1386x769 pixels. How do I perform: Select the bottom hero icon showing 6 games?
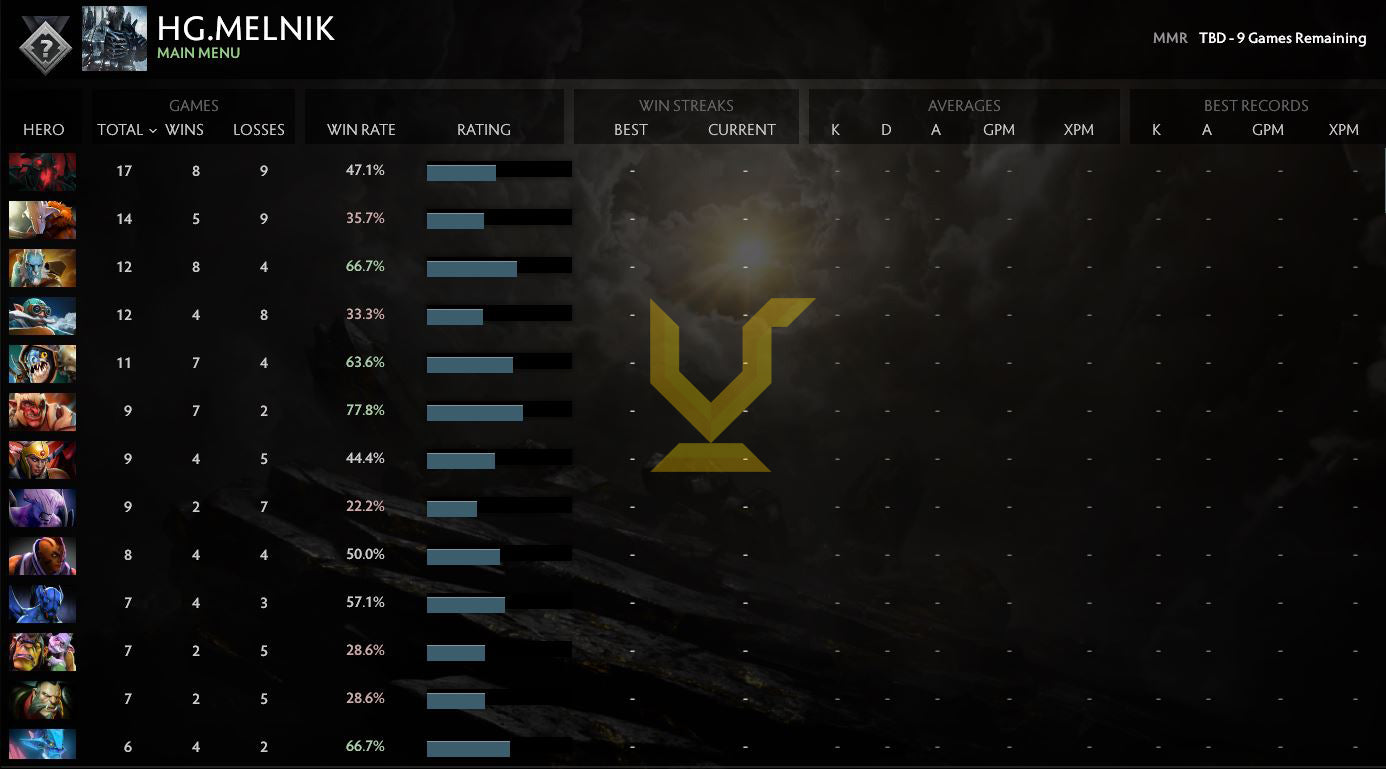[42, 745]
